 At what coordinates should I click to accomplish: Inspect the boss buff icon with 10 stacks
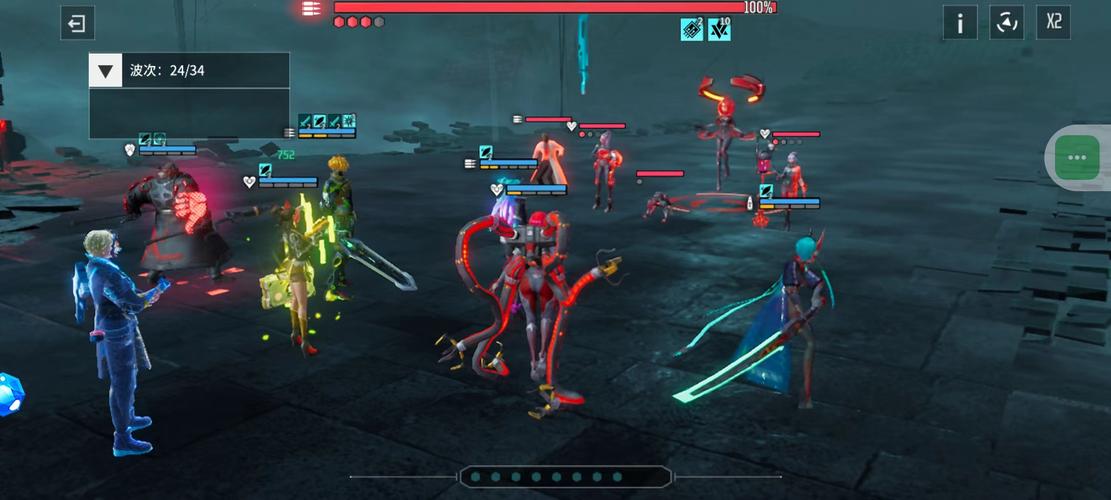[719, 30]
